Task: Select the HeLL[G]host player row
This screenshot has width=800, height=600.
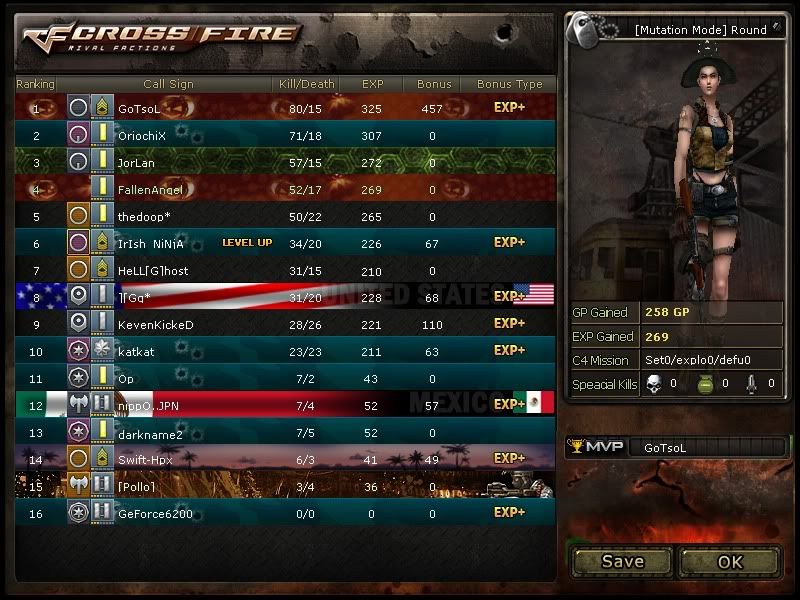Action: click(285, 271)
